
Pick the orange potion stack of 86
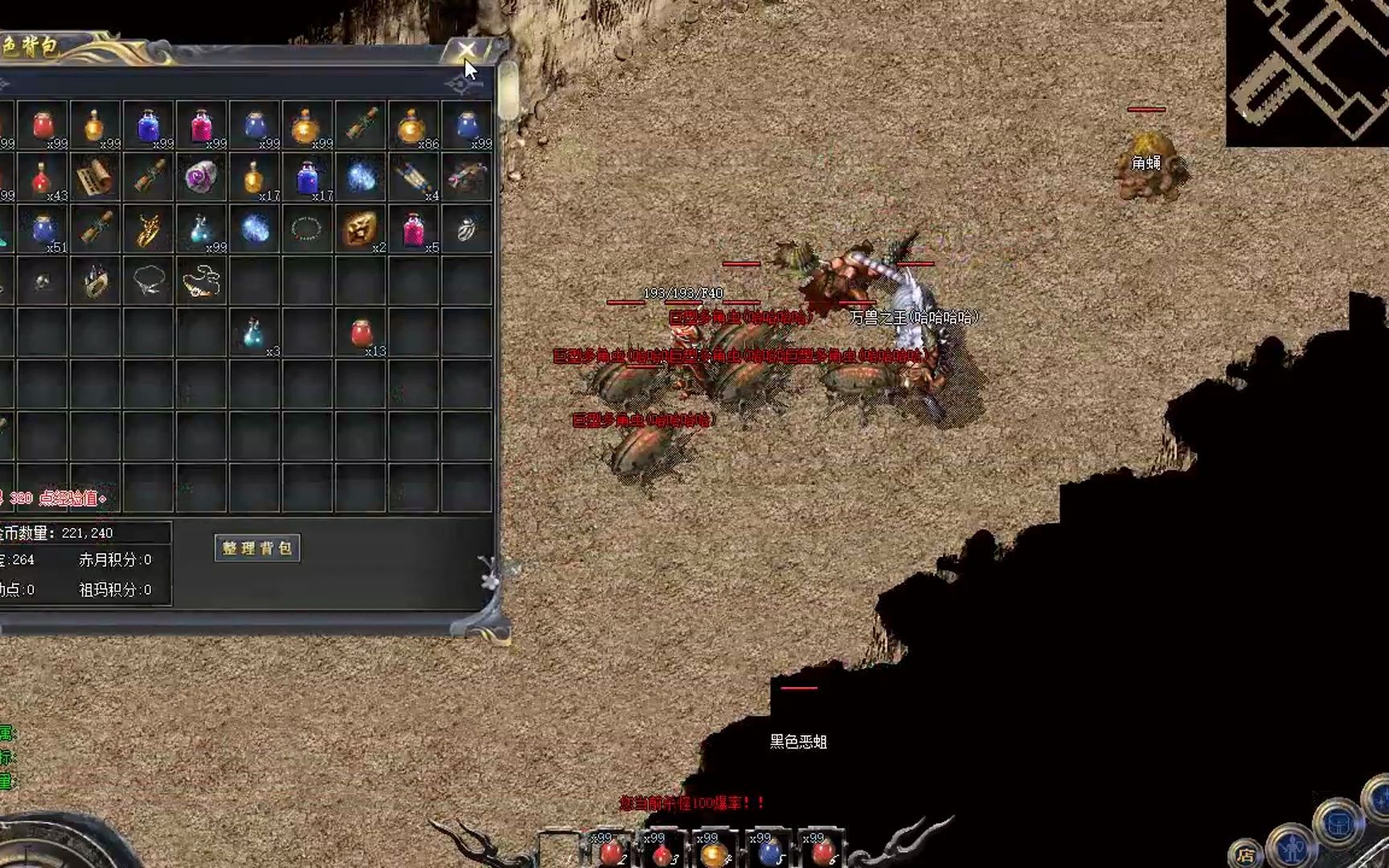coord(413,126)
